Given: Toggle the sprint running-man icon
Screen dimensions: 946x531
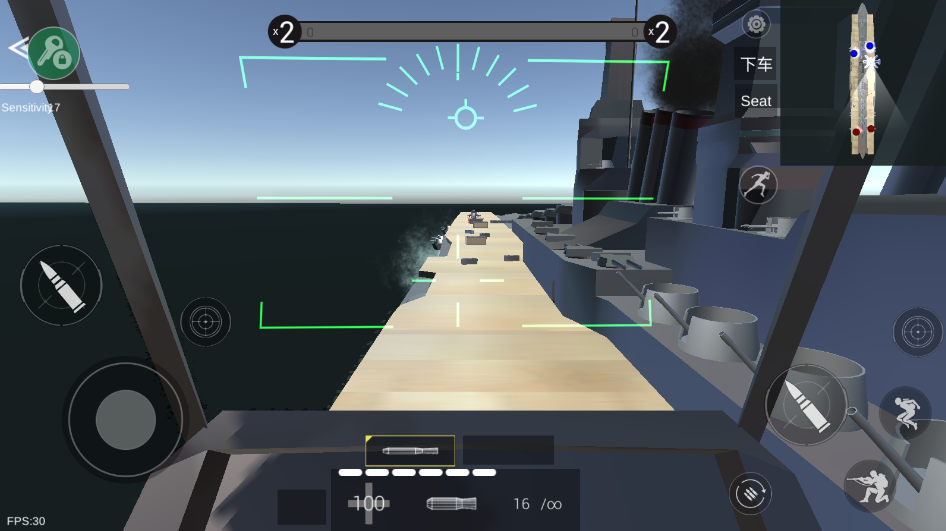Looking at the screenshot, I should (x=758, y=184).
